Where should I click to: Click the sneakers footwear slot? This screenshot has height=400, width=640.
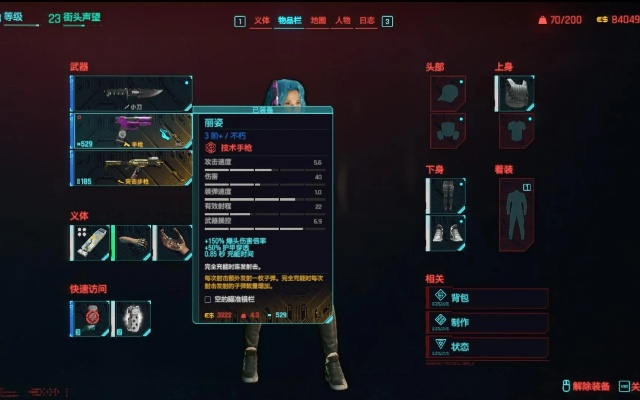point(446,232)
